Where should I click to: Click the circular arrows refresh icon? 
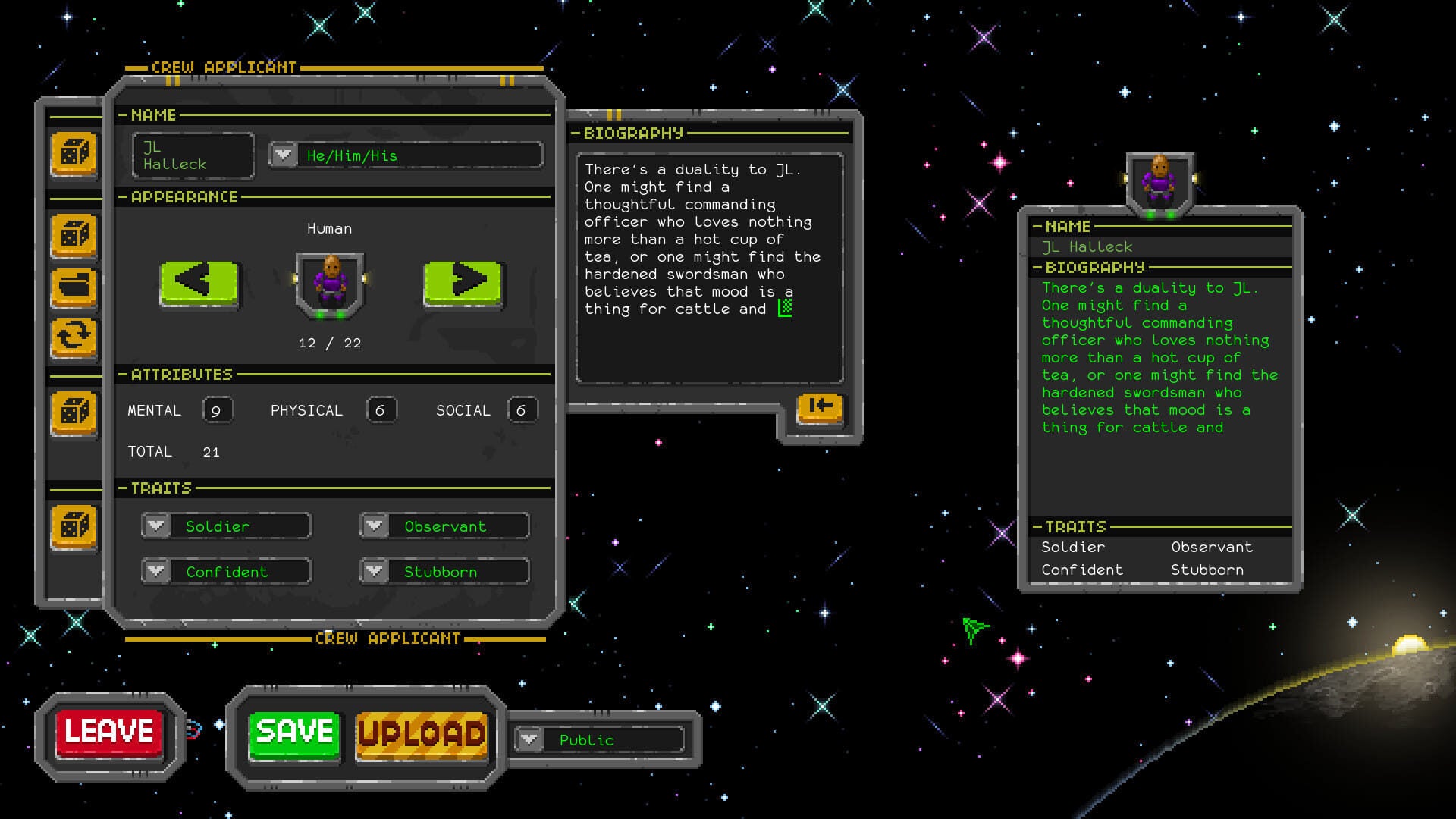pos(74,336)
